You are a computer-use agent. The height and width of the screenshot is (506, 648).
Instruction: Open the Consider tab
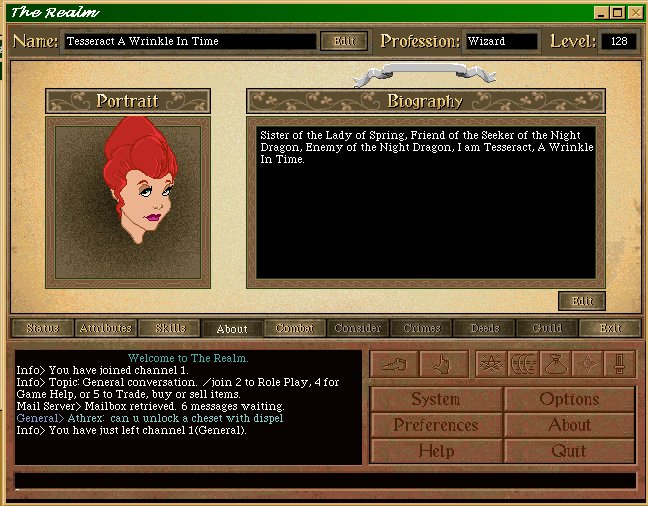pos(357,328)
